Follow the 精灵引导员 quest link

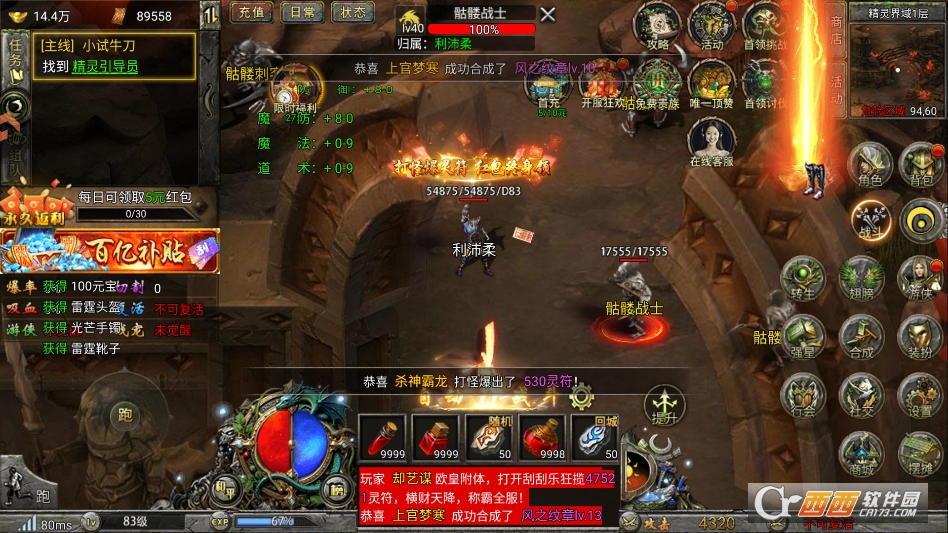coord(105,66)
